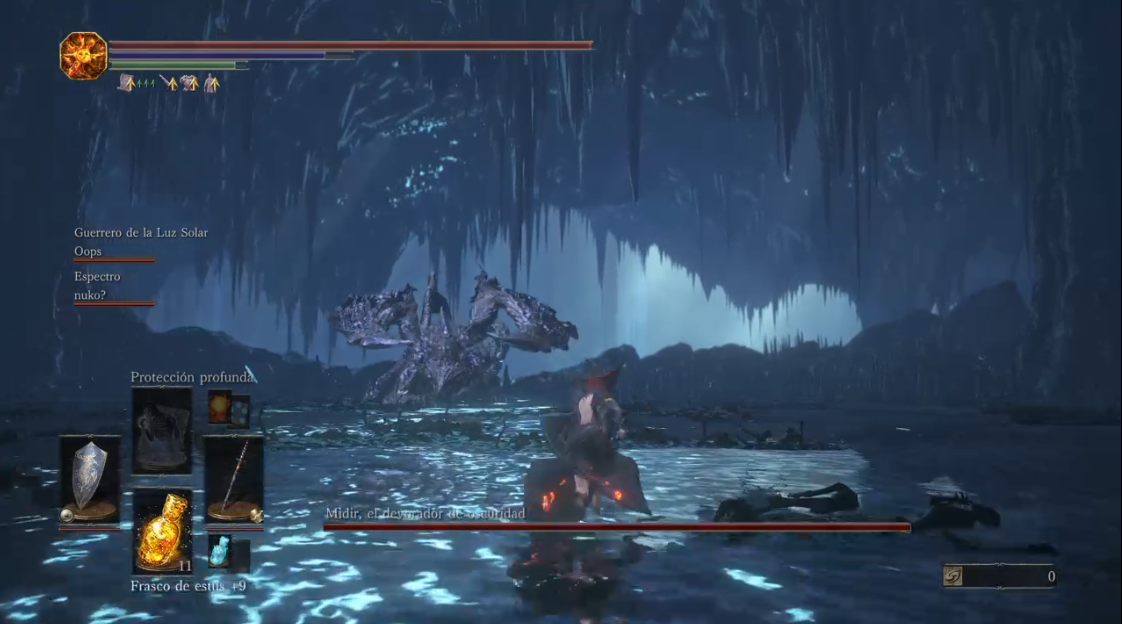Viewport: 1122px width, 624px height.
Task: Click the scroll buff status icon
Action: pyautogui.click(x=127, y=84)
